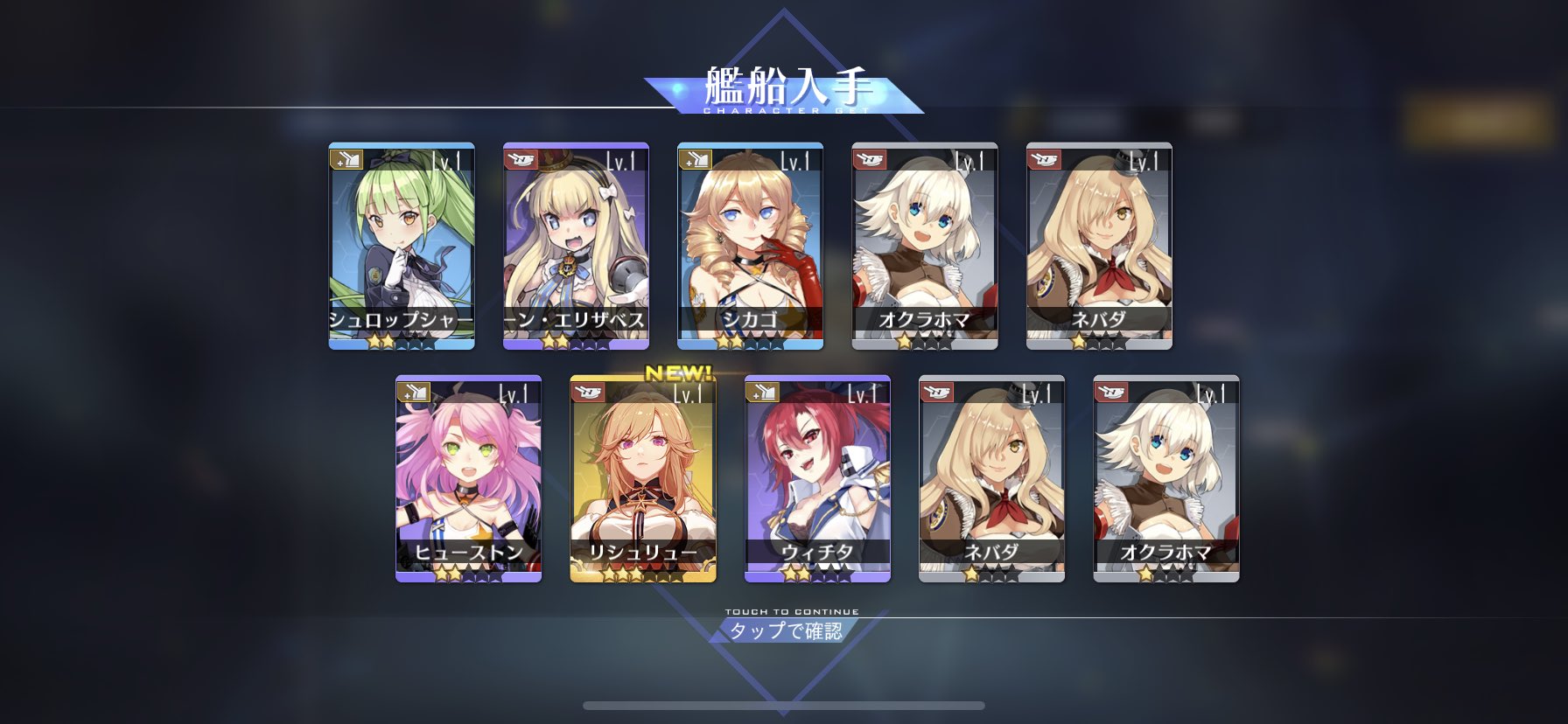Click the scroll indicator at screen bottom
This screenshot has height=724, width=1568.
tap(784, 705)
